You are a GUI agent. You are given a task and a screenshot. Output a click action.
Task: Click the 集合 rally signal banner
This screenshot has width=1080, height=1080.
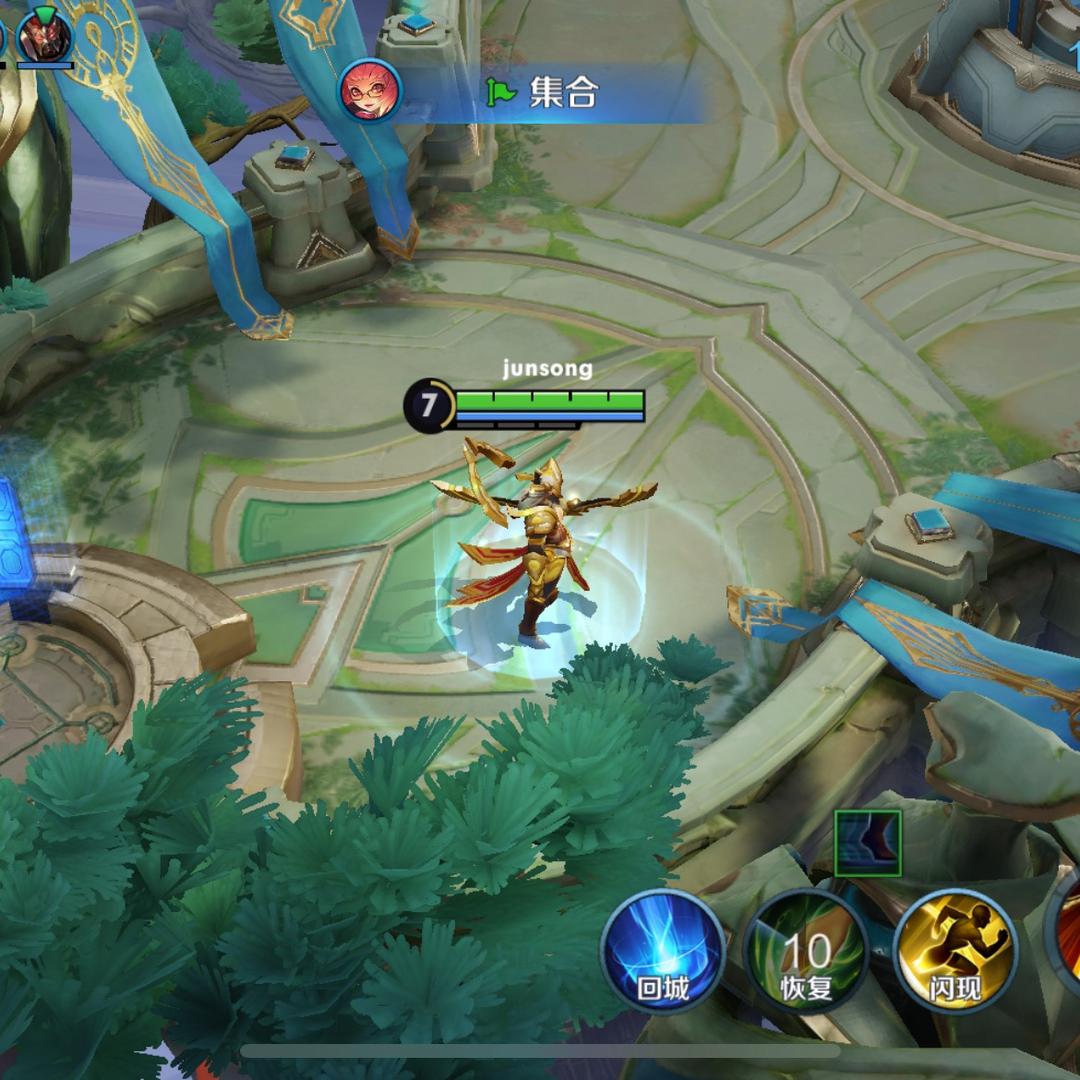point(545,93)
